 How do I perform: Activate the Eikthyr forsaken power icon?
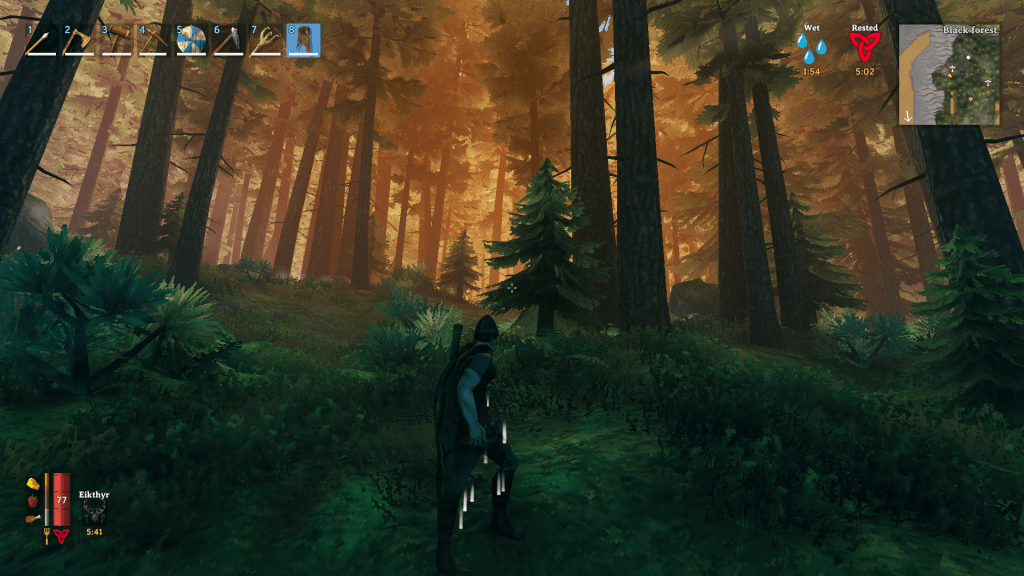(94, 510)
